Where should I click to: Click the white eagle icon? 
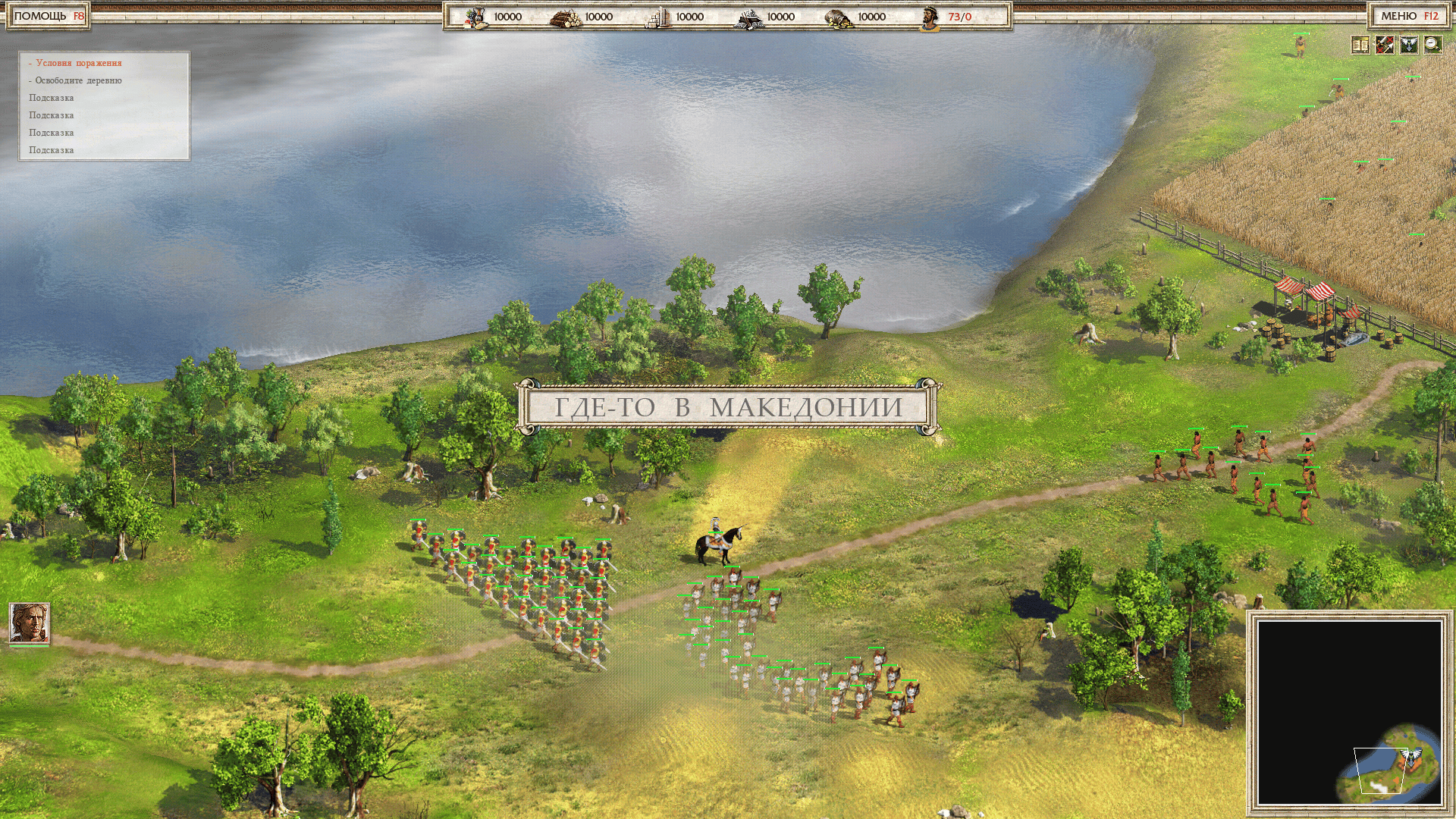click(1409, 45)
